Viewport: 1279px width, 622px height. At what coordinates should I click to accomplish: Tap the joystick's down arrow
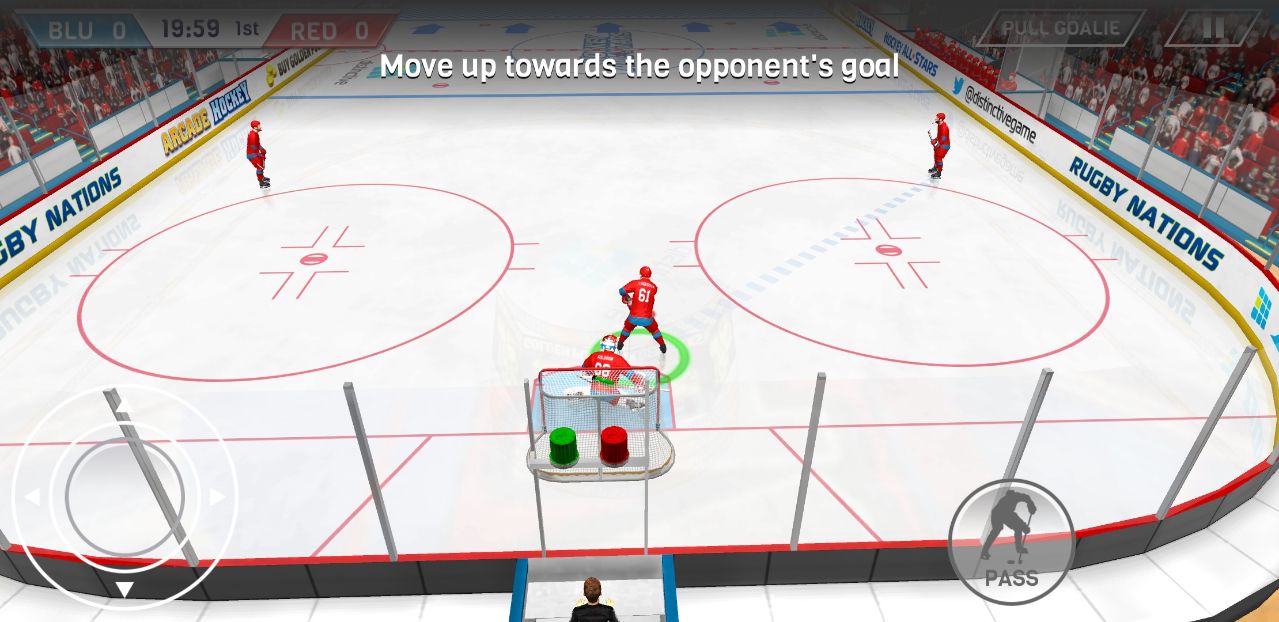point(125,589)
